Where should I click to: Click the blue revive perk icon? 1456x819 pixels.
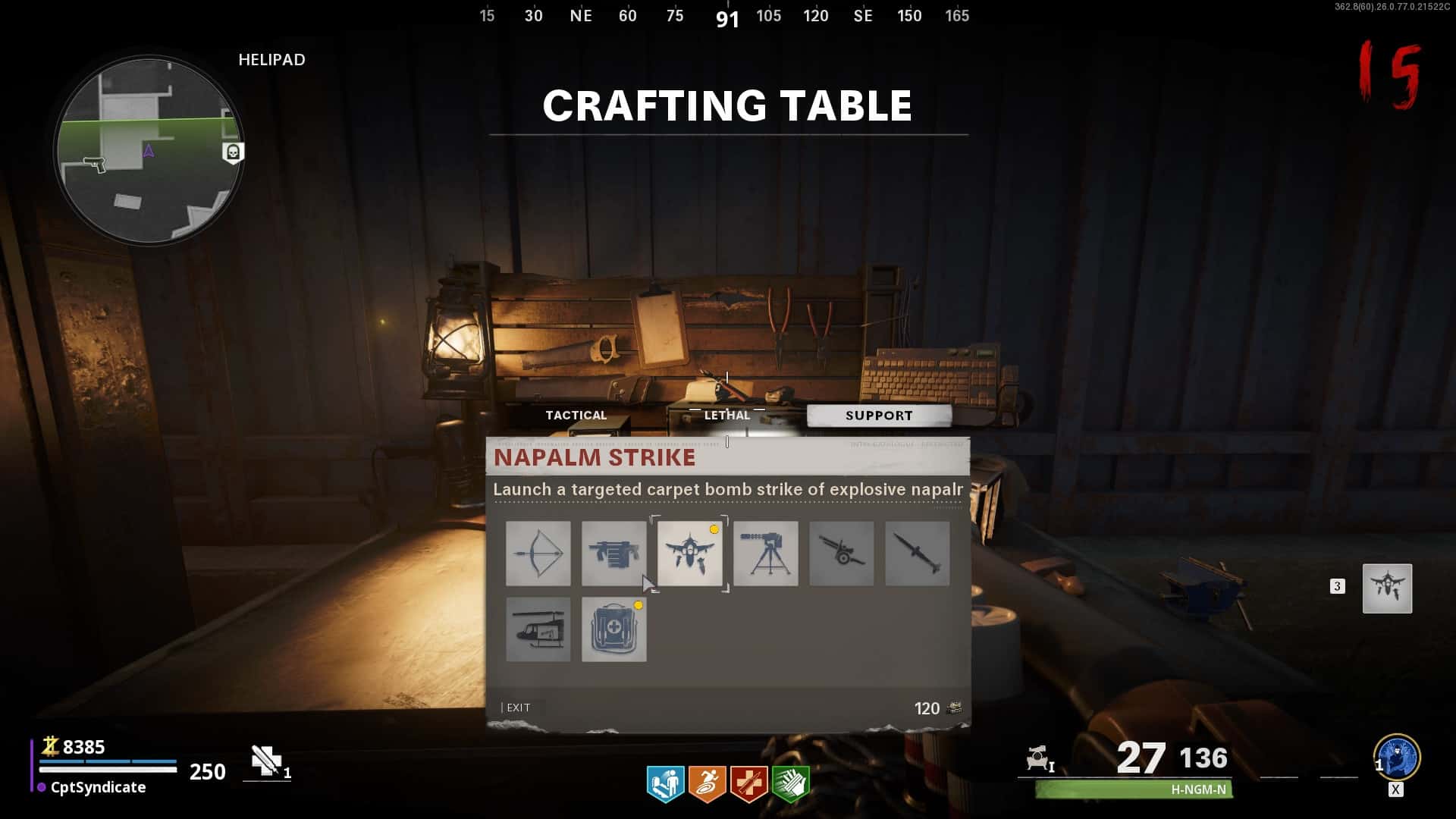click(x=665, y=783)
